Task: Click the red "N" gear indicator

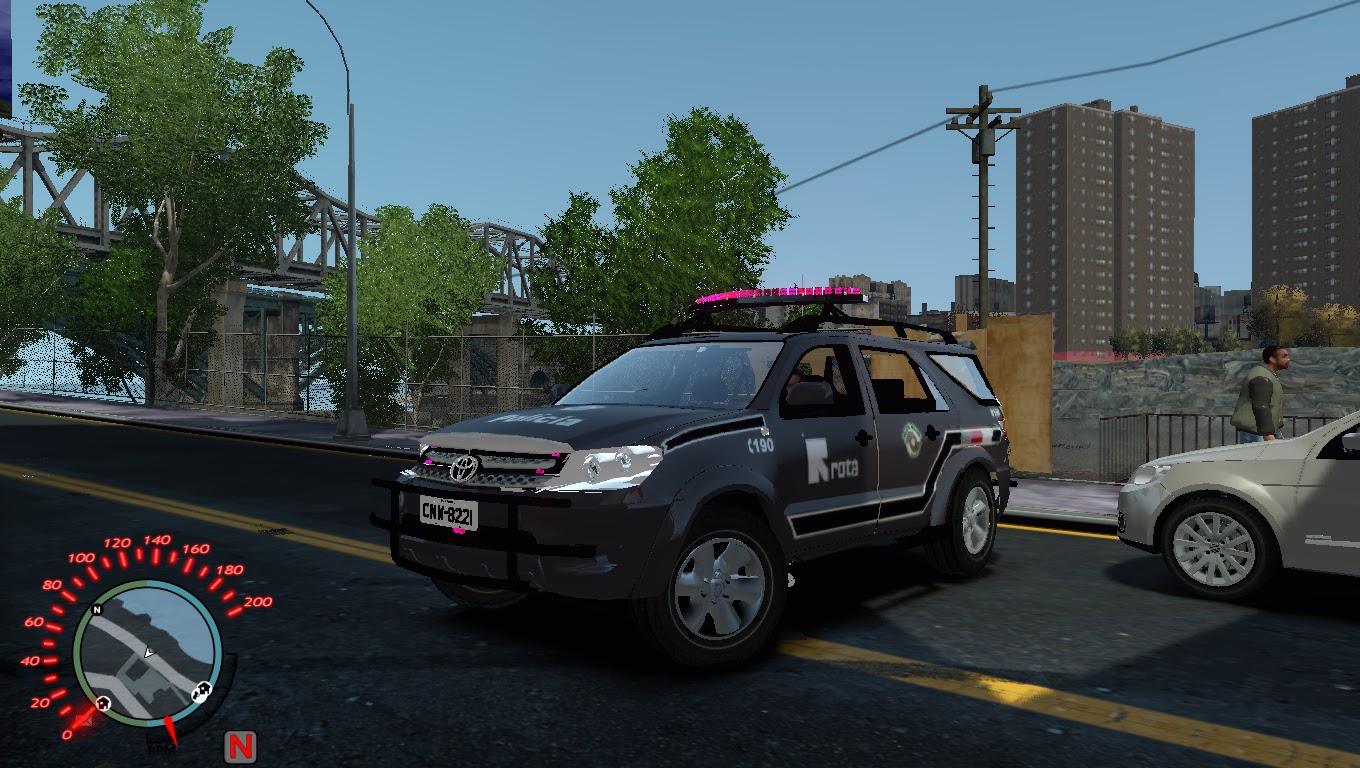Action: (x=238, y=744)
